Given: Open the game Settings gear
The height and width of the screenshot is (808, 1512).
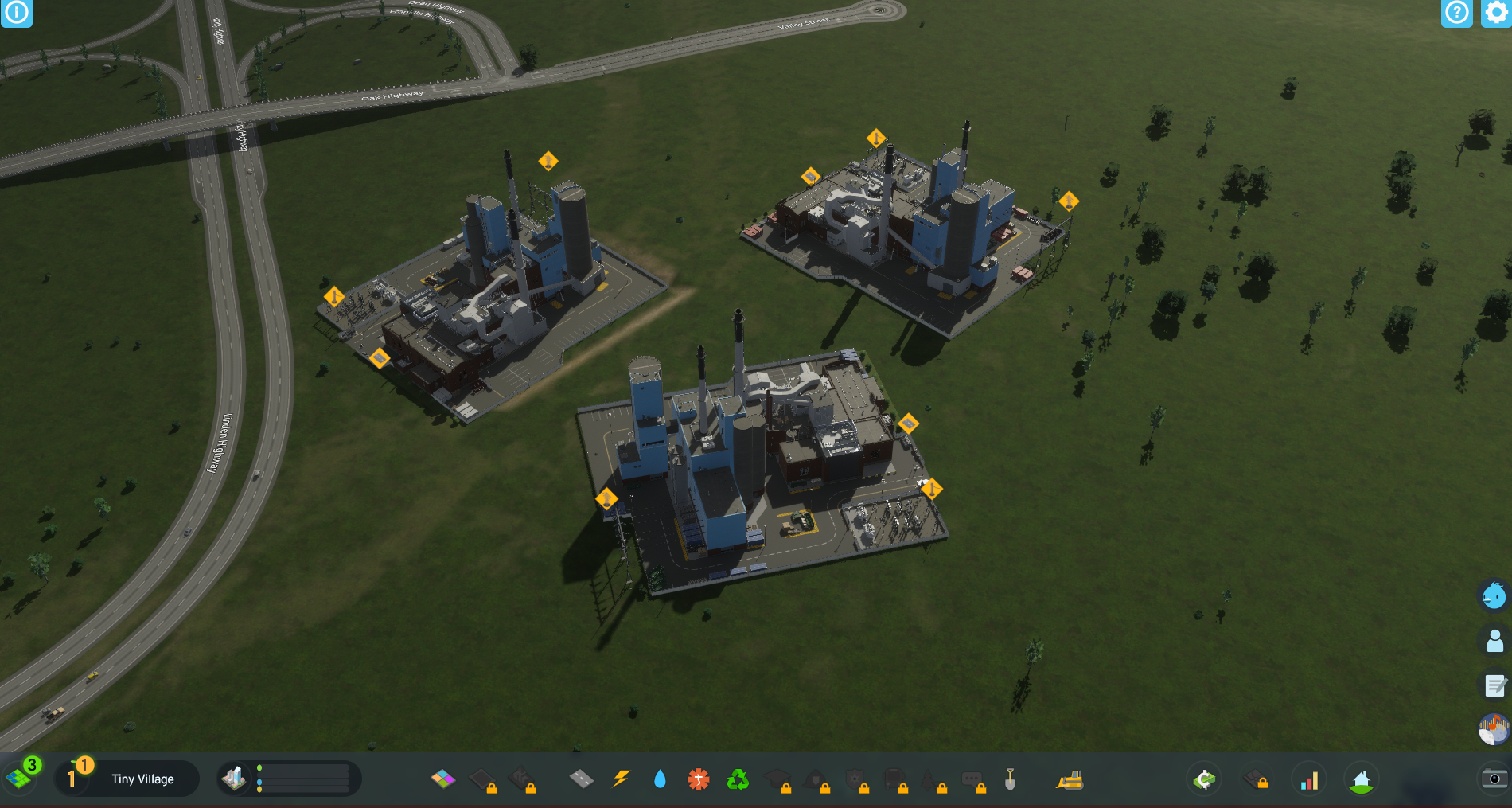Looking at the screenshot, I should coord(1495,14).
